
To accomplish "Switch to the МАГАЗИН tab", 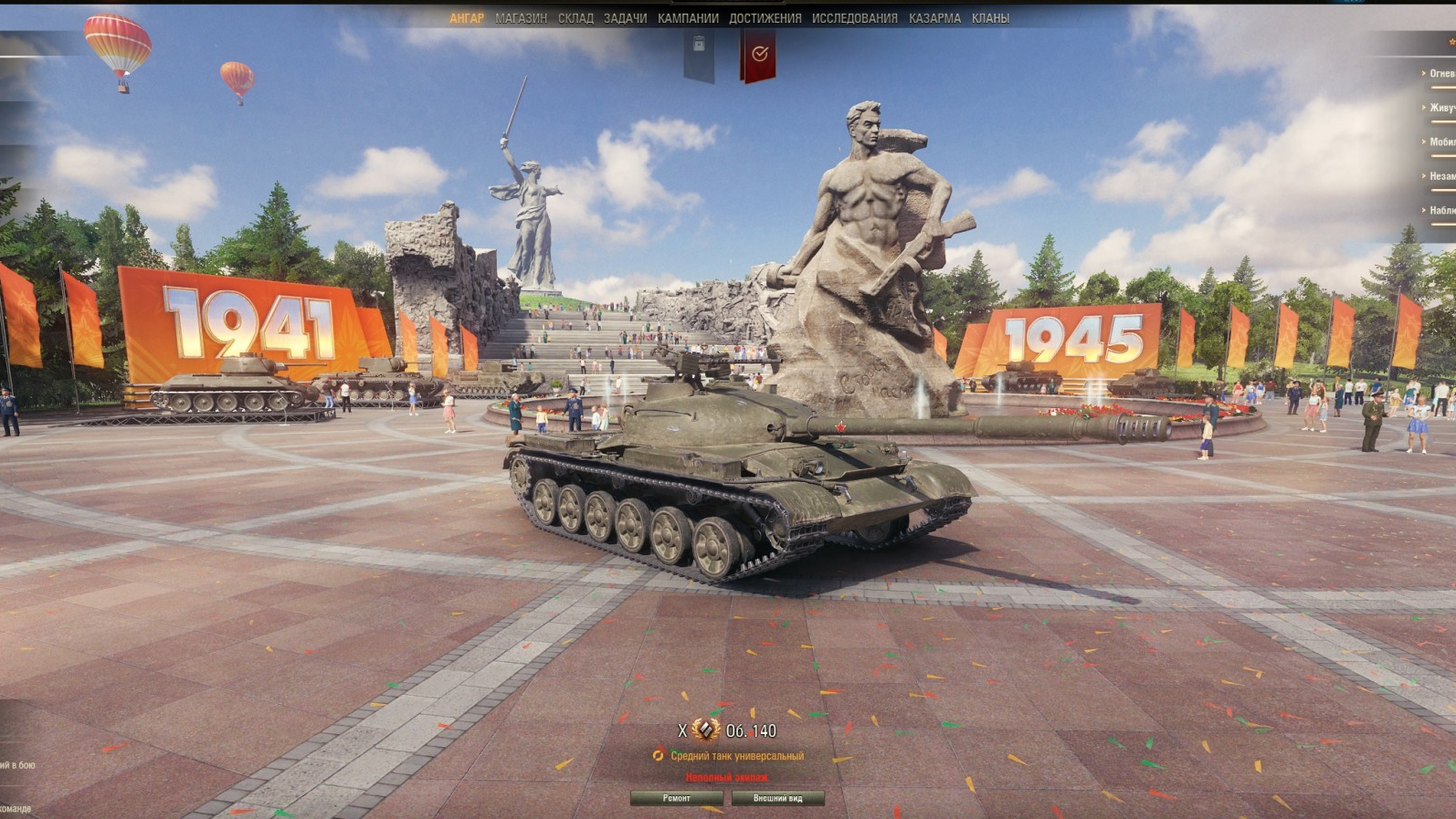I will click(x=522, y=16).
